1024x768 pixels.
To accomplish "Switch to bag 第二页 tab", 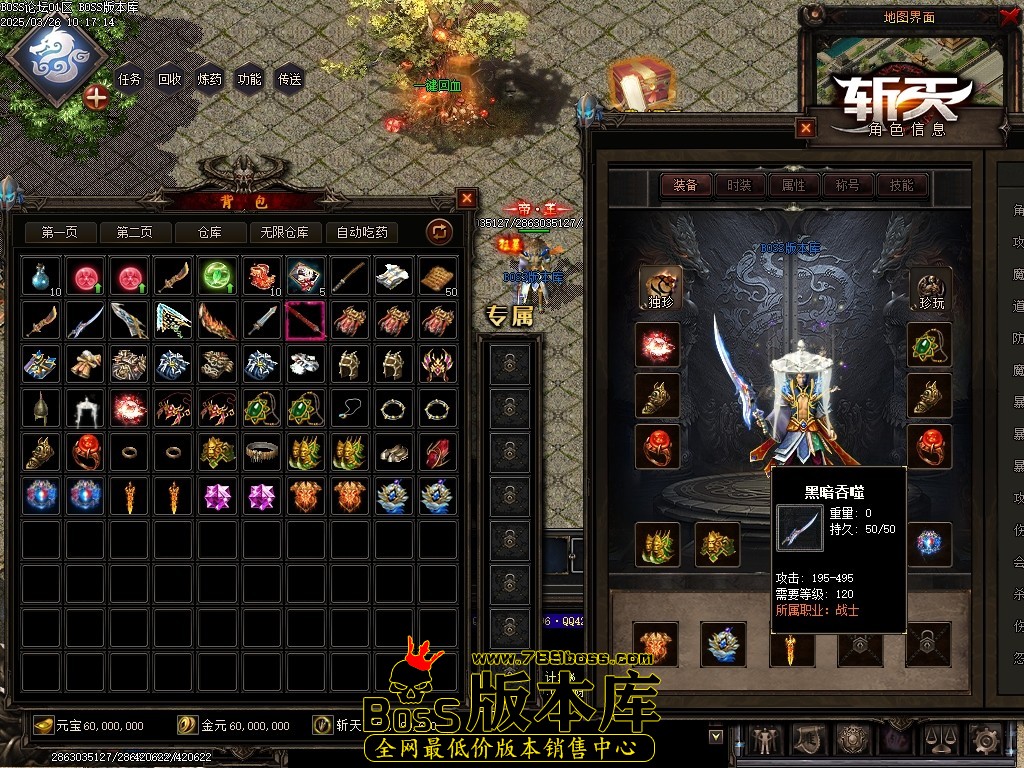I will (134, 233).
